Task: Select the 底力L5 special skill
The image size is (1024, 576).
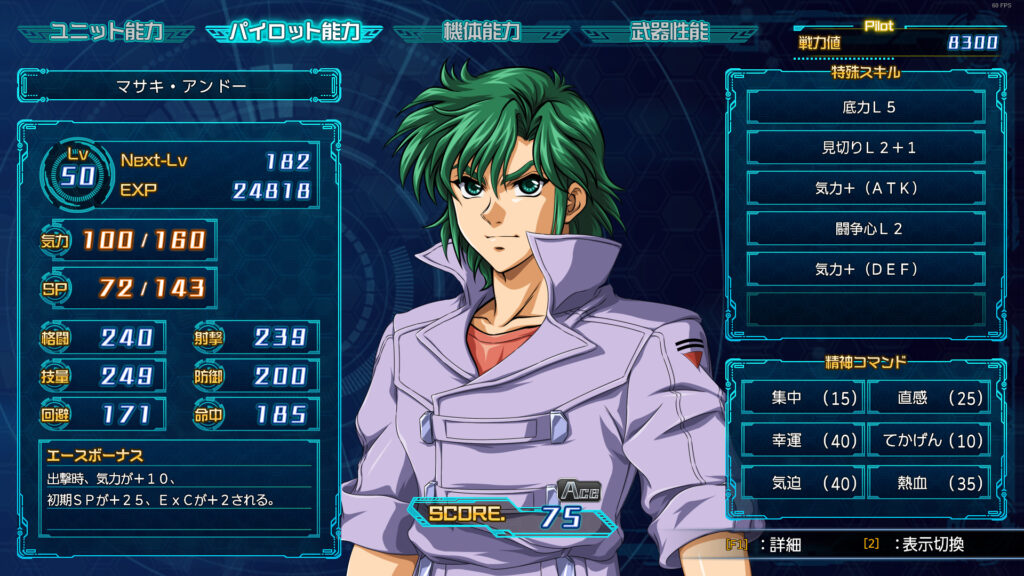Action: (x=866, y=106)
